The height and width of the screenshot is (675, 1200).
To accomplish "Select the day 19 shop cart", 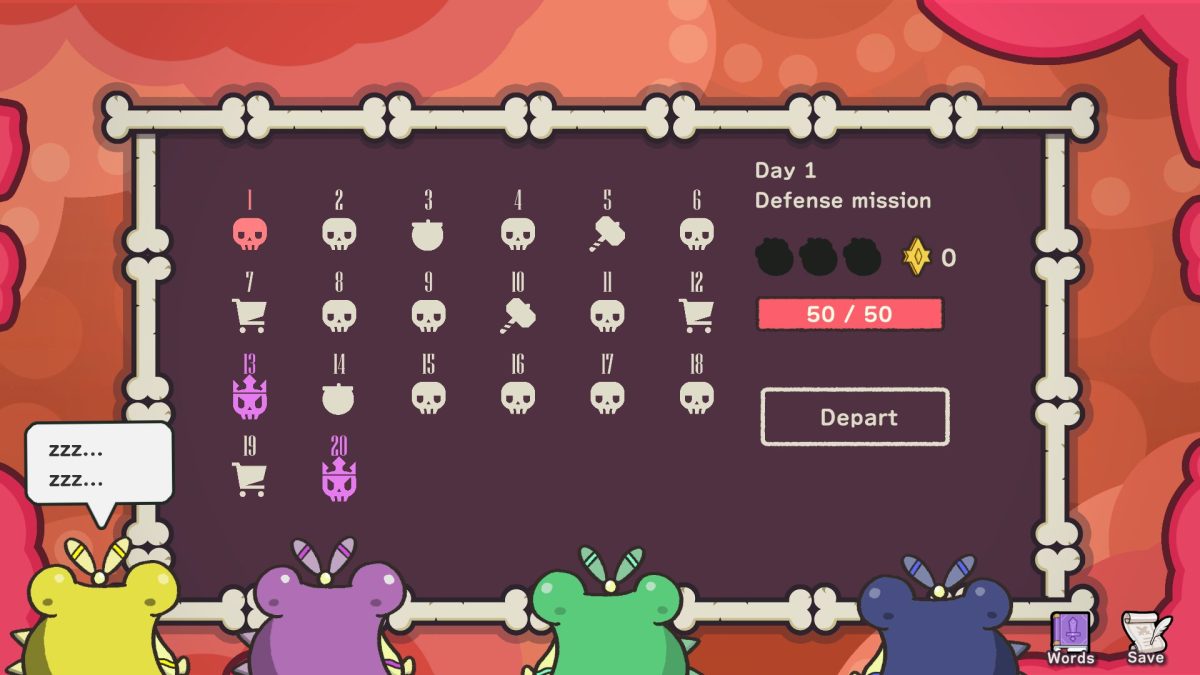I will (x=249, y=479).
